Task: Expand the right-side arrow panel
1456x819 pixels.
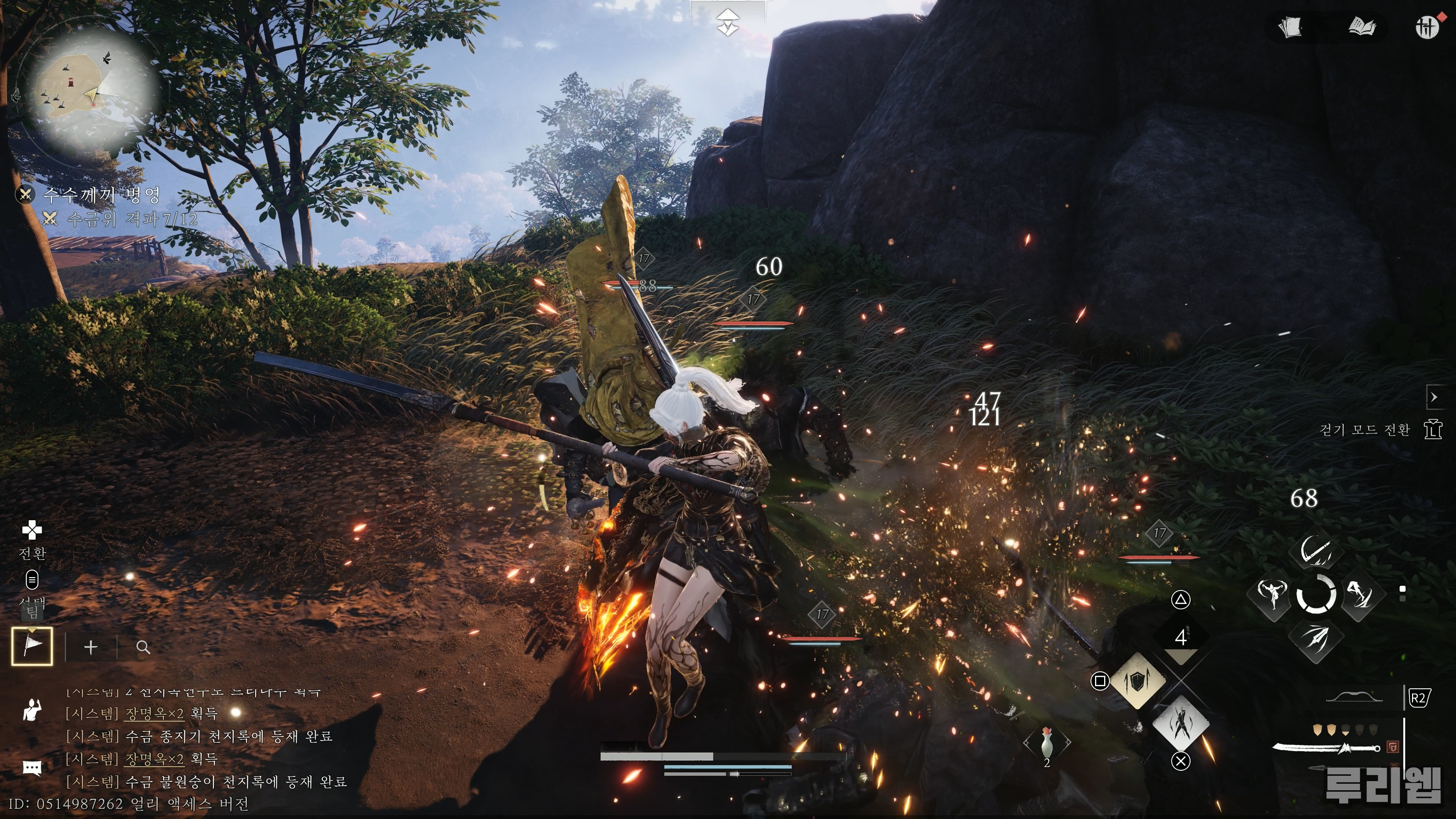Action: [1434, 397]
